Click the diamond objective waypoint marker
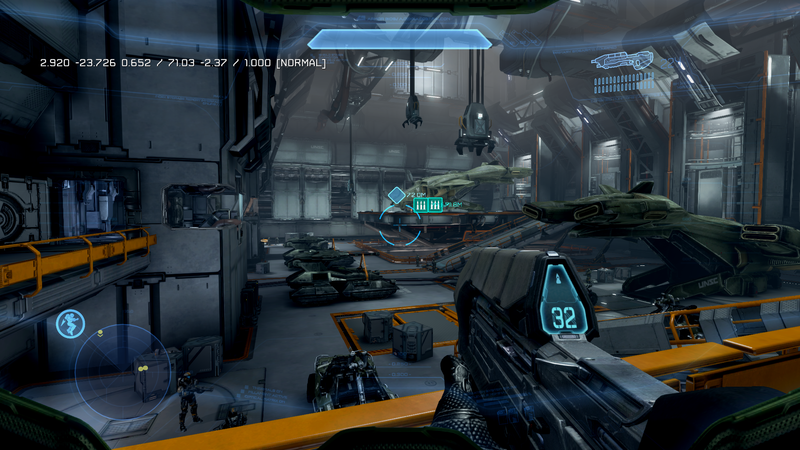Viewport: 800px width, 450px height. 396,195
